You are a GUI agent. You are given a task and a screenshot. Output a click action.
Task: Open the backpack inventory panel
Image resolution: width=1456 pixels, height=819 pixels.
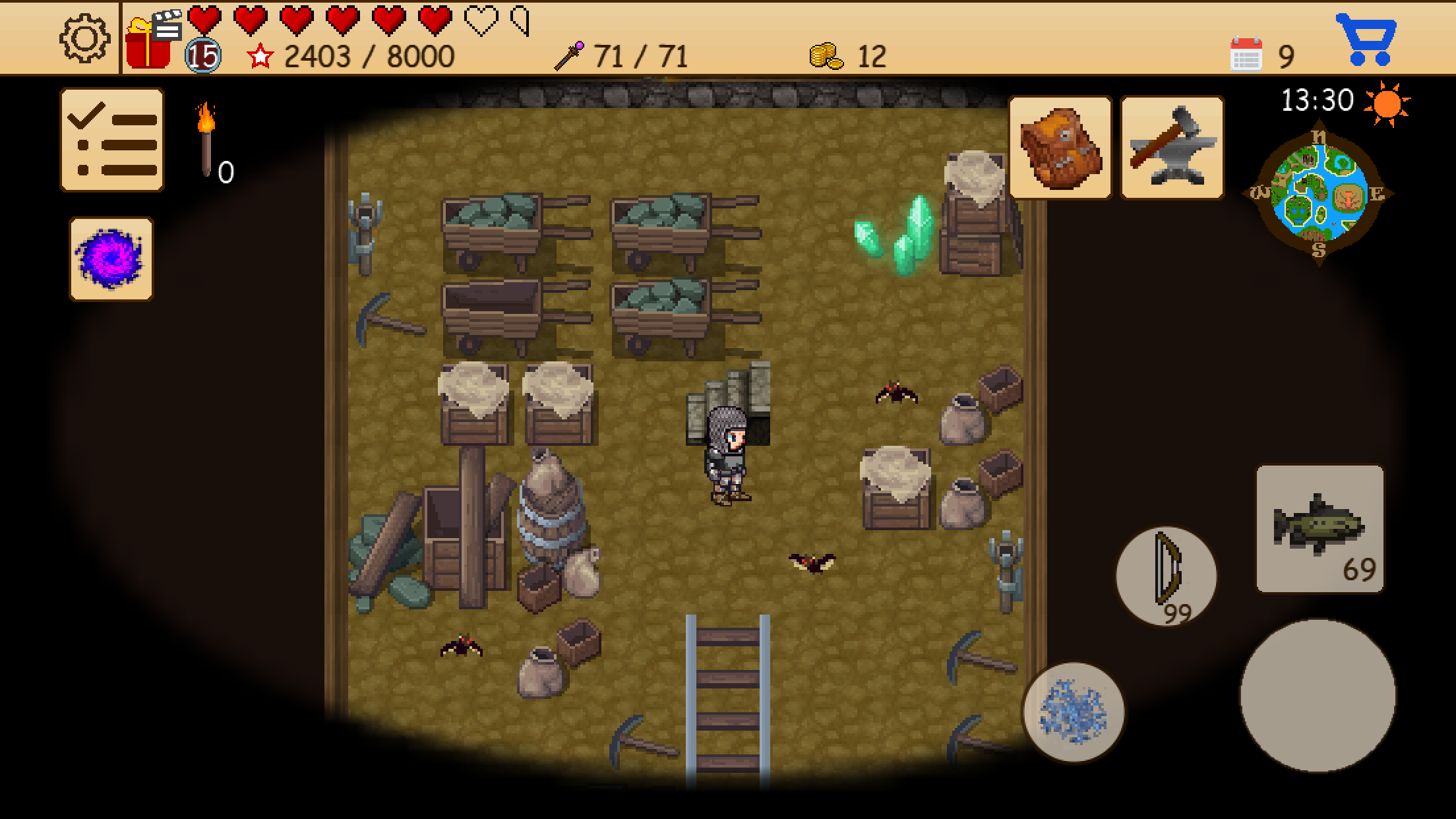(1060, 146)
